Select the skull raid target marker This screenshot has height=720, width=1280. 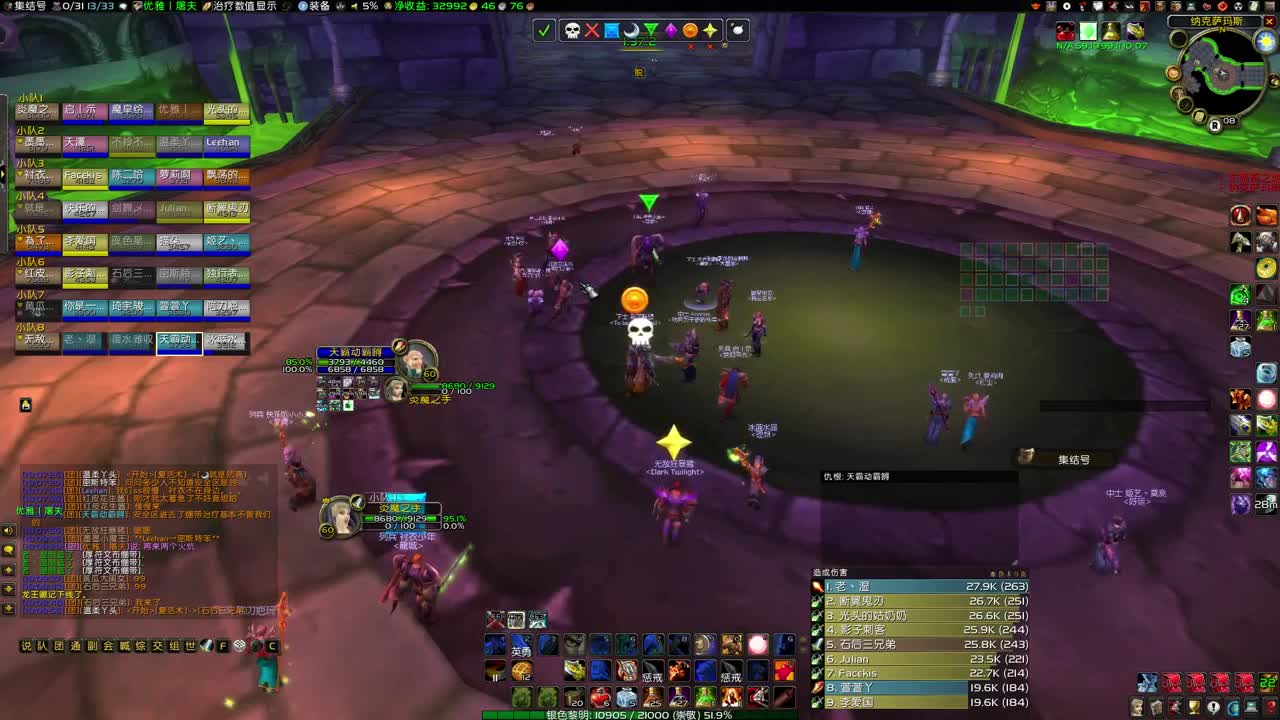(572, 31)
